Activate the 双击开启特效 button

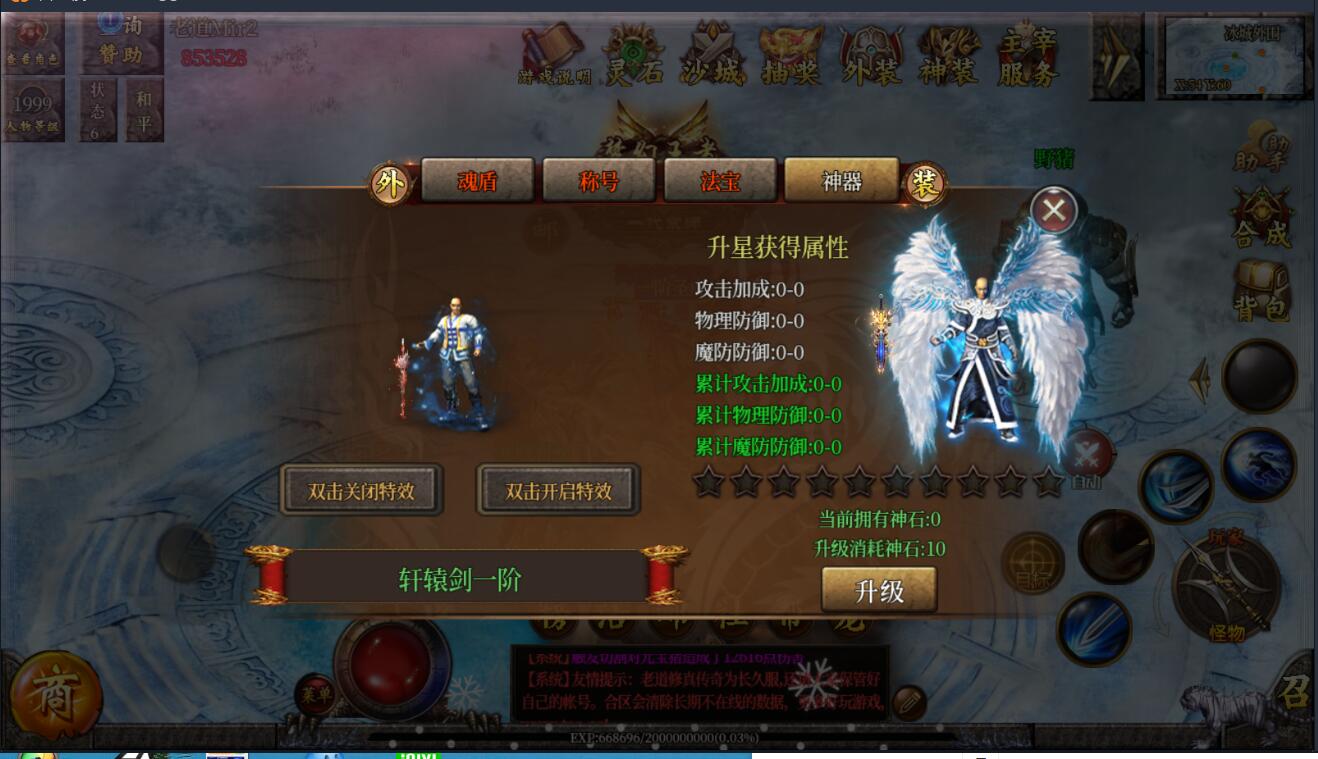pos(558,490)
